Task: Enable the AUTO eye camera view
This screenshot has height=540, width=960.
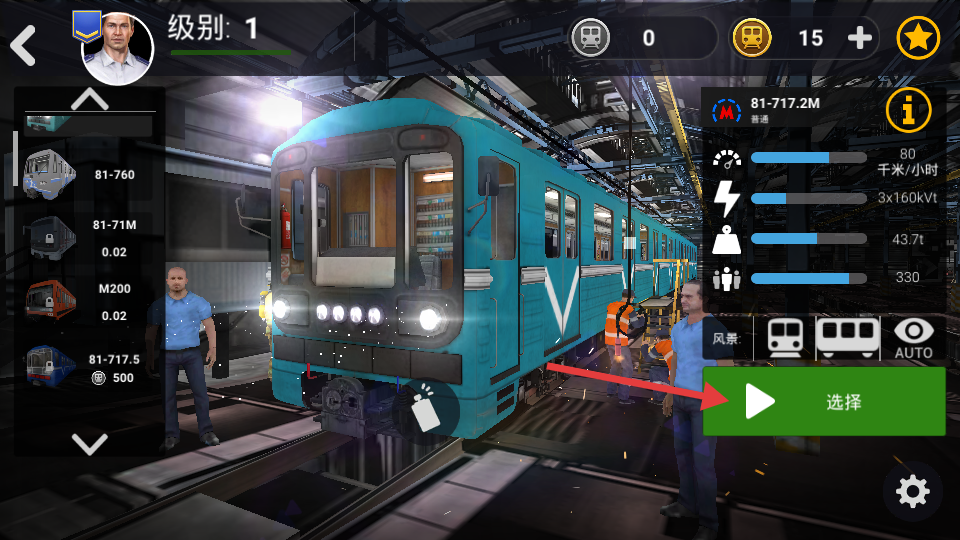Action: click(x=913, y=338)
